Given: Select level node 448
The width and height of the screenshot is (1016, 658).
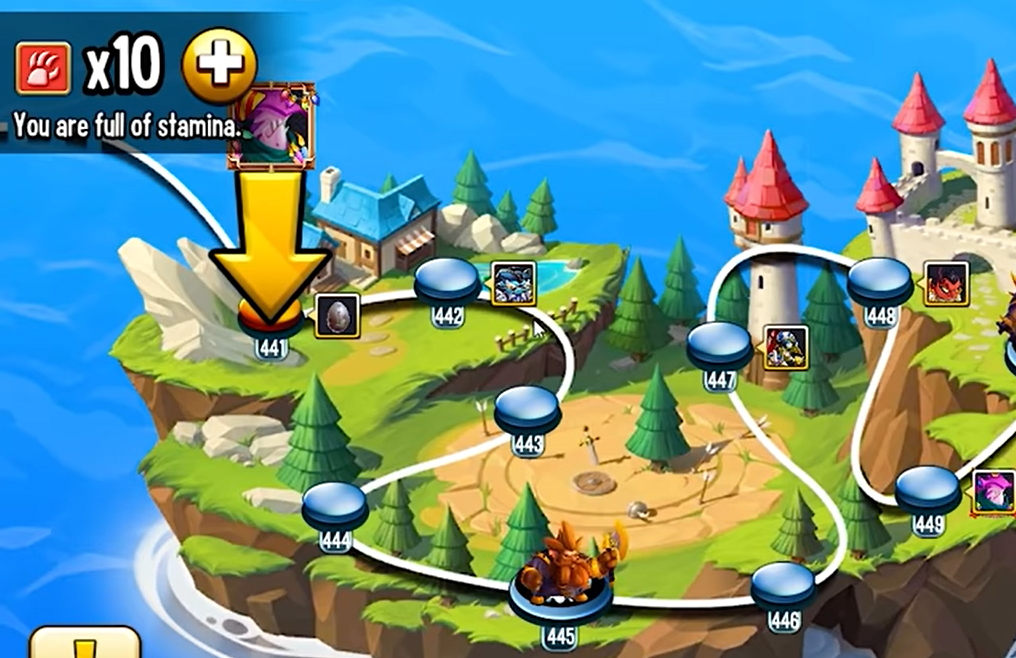Looking at the screenshot, I should (880, 283).
